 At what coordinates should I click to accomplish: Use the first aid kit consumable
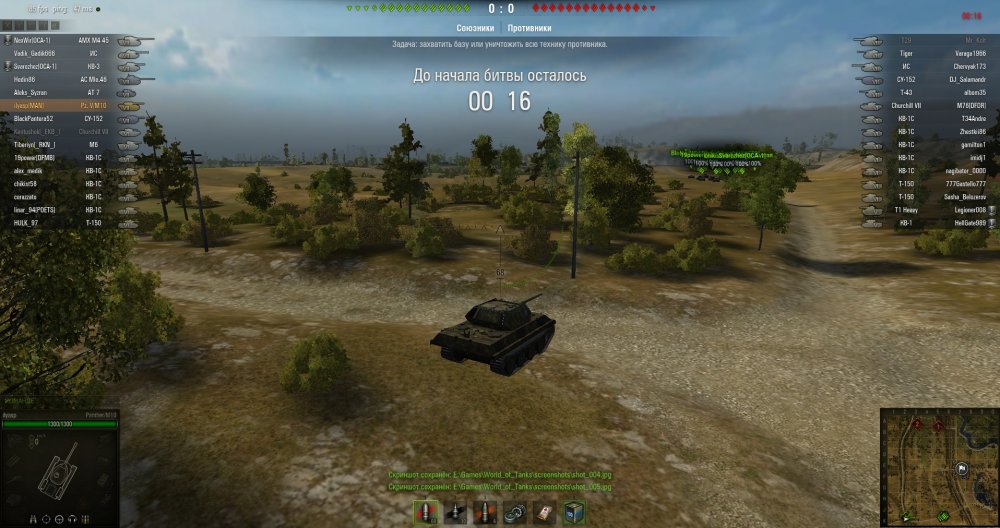(x=544, y=512)
